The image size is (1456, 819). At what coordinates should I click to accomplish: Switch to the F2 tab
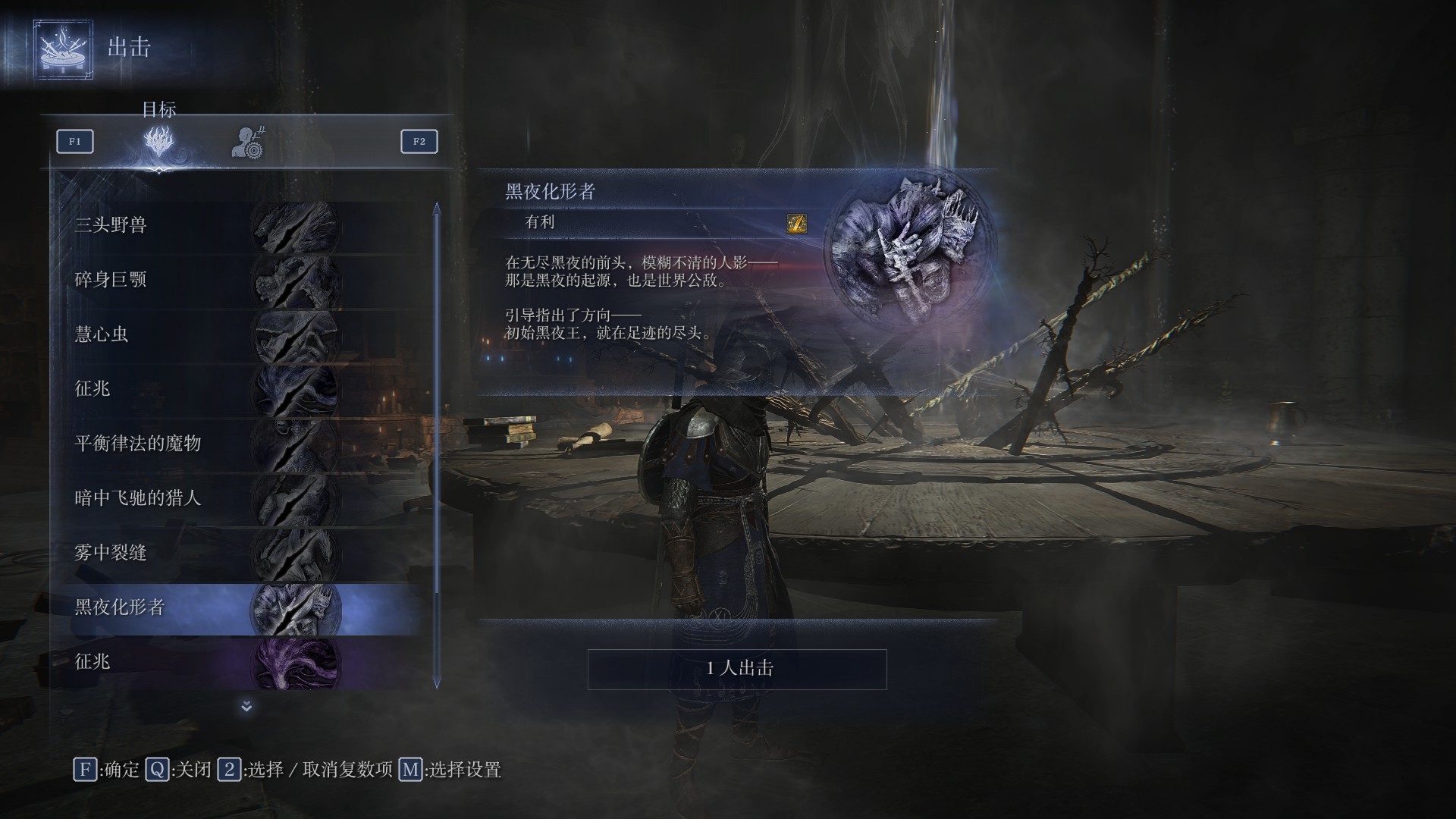(419, 141)
